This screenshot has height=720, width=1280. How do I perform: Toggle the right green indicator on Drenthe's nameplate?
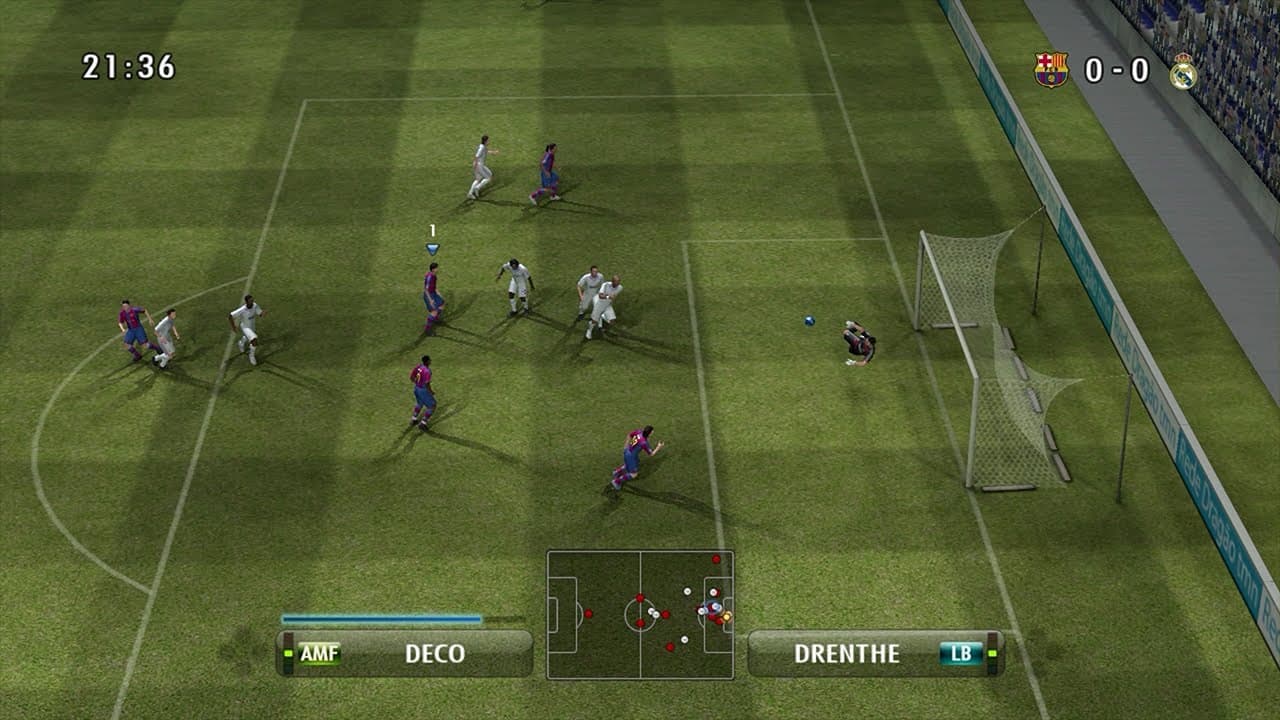990,653
